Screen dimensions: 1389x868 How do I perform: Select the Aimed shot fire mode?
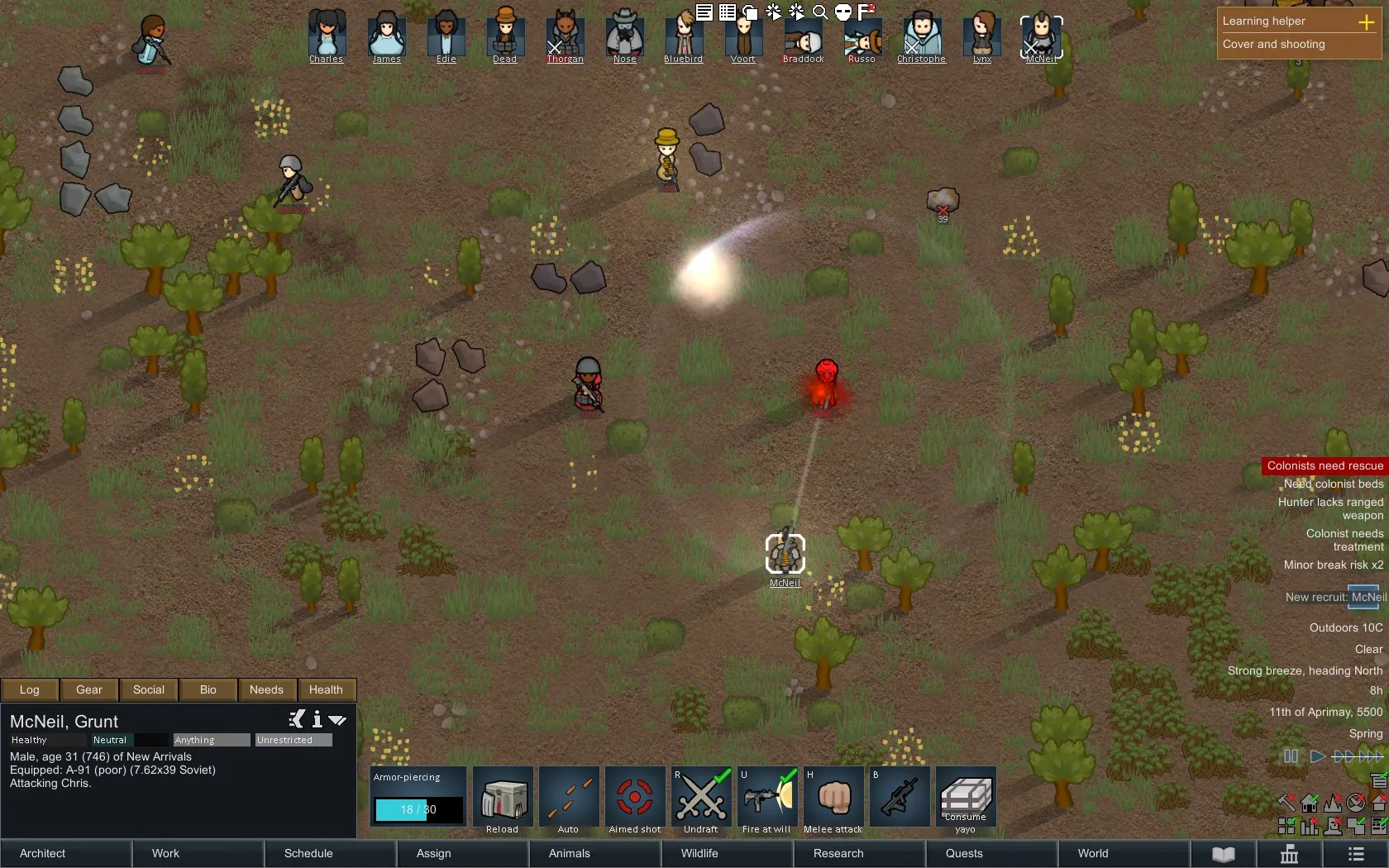[635, 799]
